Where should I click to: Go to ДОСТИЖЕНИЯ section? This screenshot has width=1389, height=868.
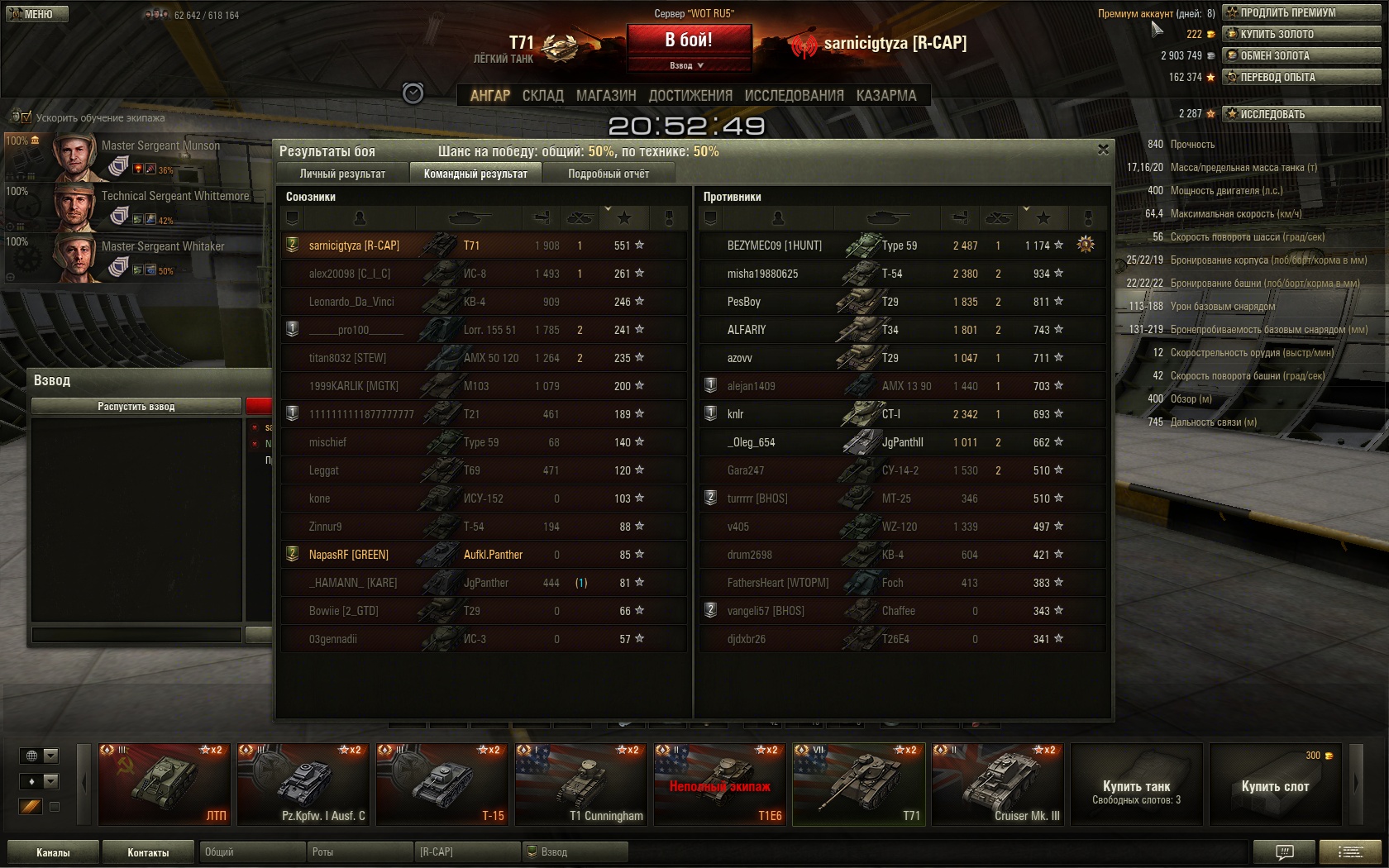(690, 96)
